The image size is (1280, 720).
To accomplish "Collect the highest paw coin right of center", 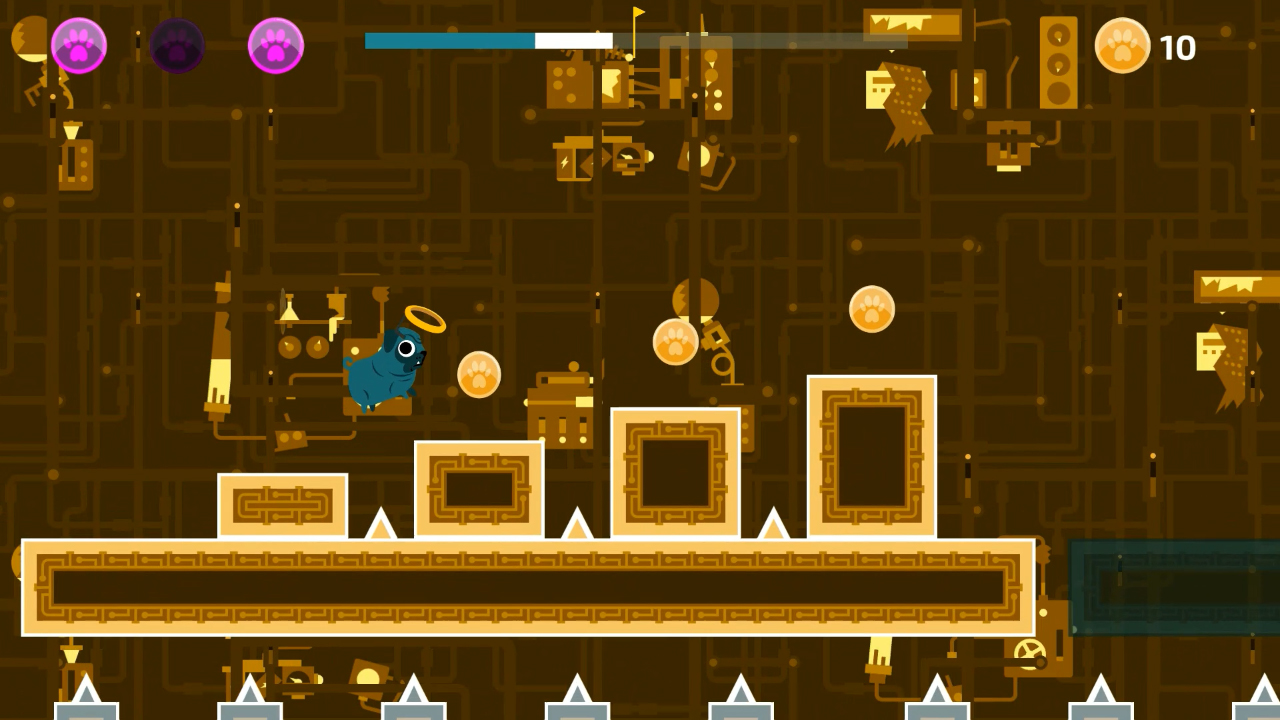I will [x=872, y=310].
